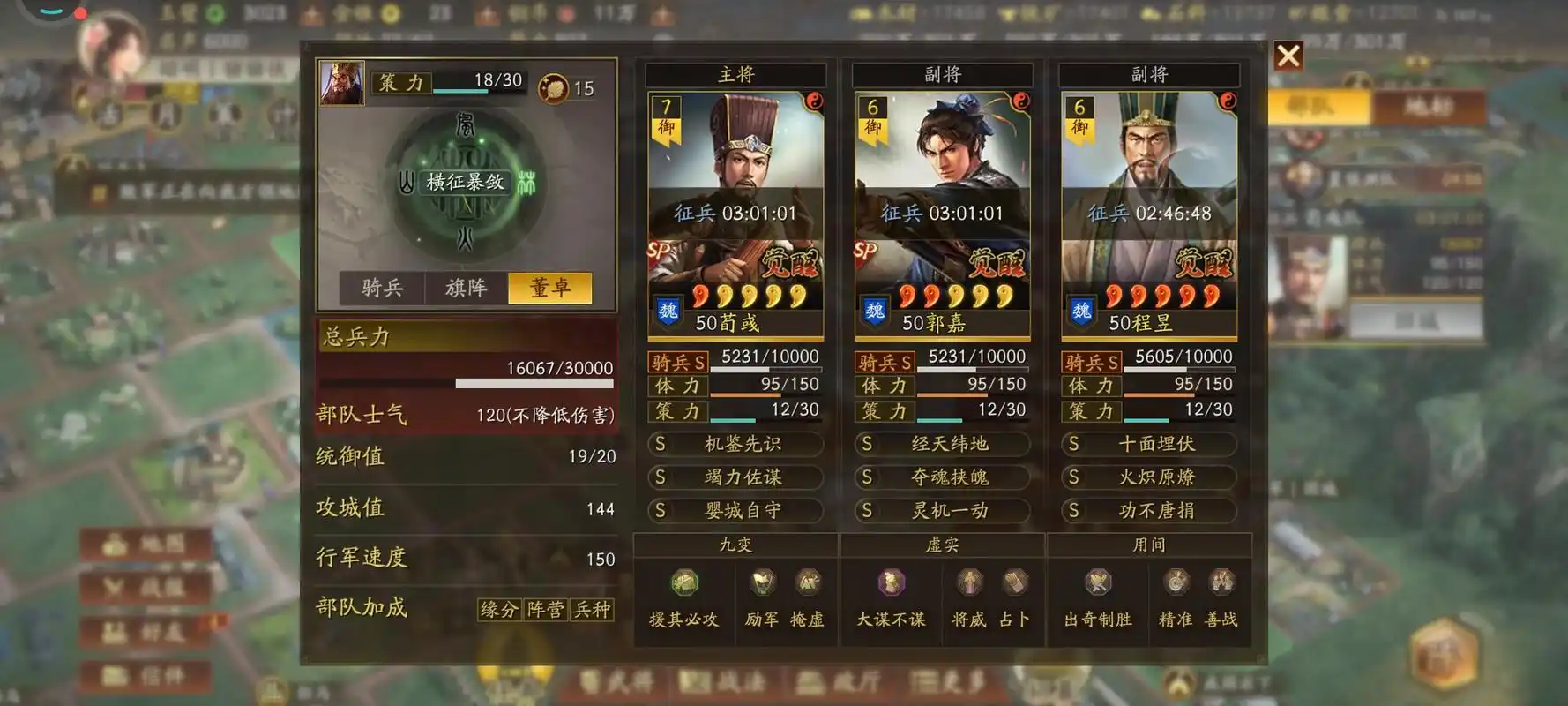1568x706 pixels.
Task: Select the 援其必攻 skill icon
Action: pyautogui.click(x=684, y=584)
